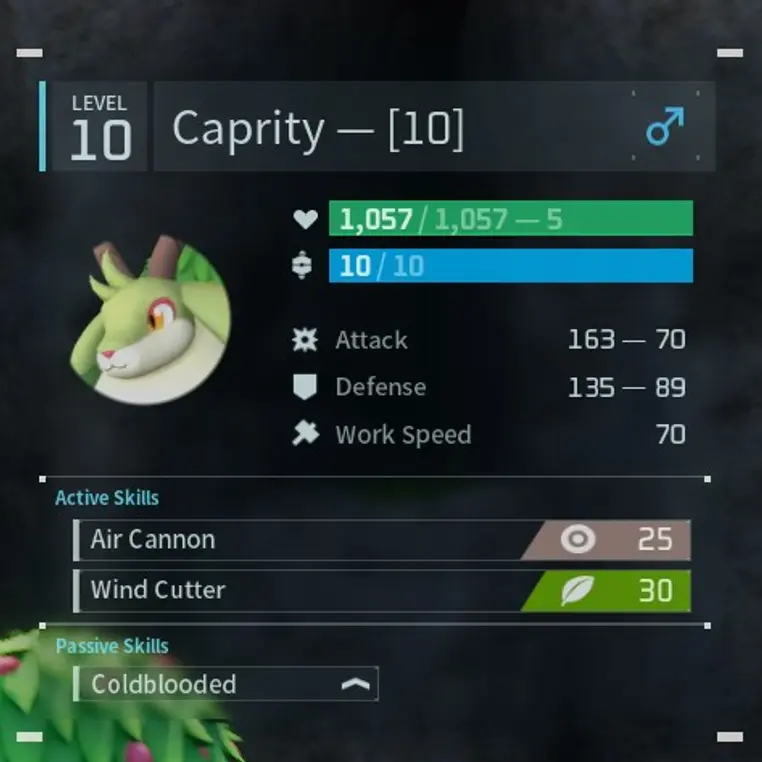
Task: Choose the Coldblooded passive skill
Action: 226,684
